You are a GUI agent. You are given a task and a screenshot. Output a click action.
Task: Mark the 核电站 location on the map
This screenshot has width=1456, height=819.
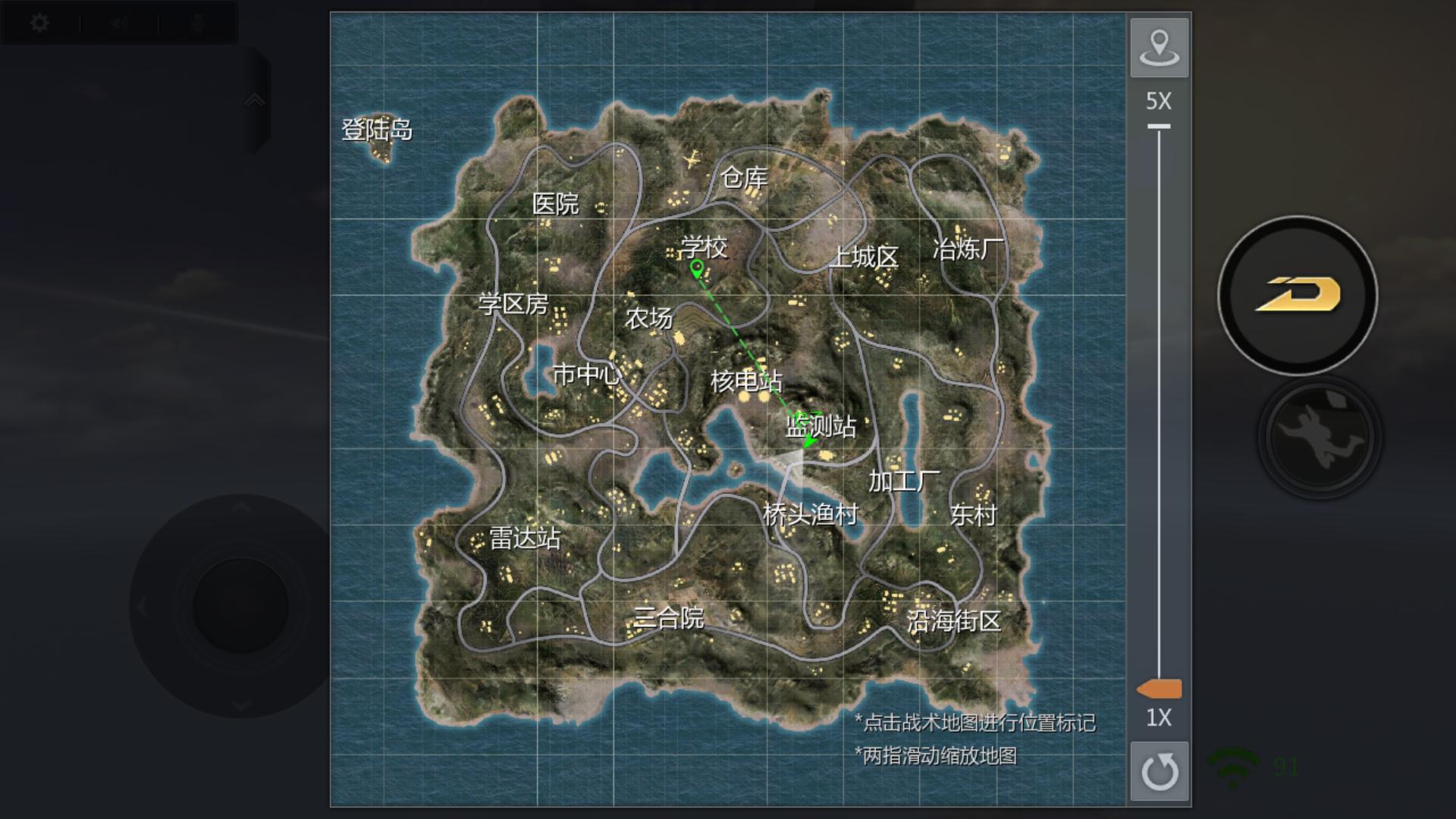745,381
